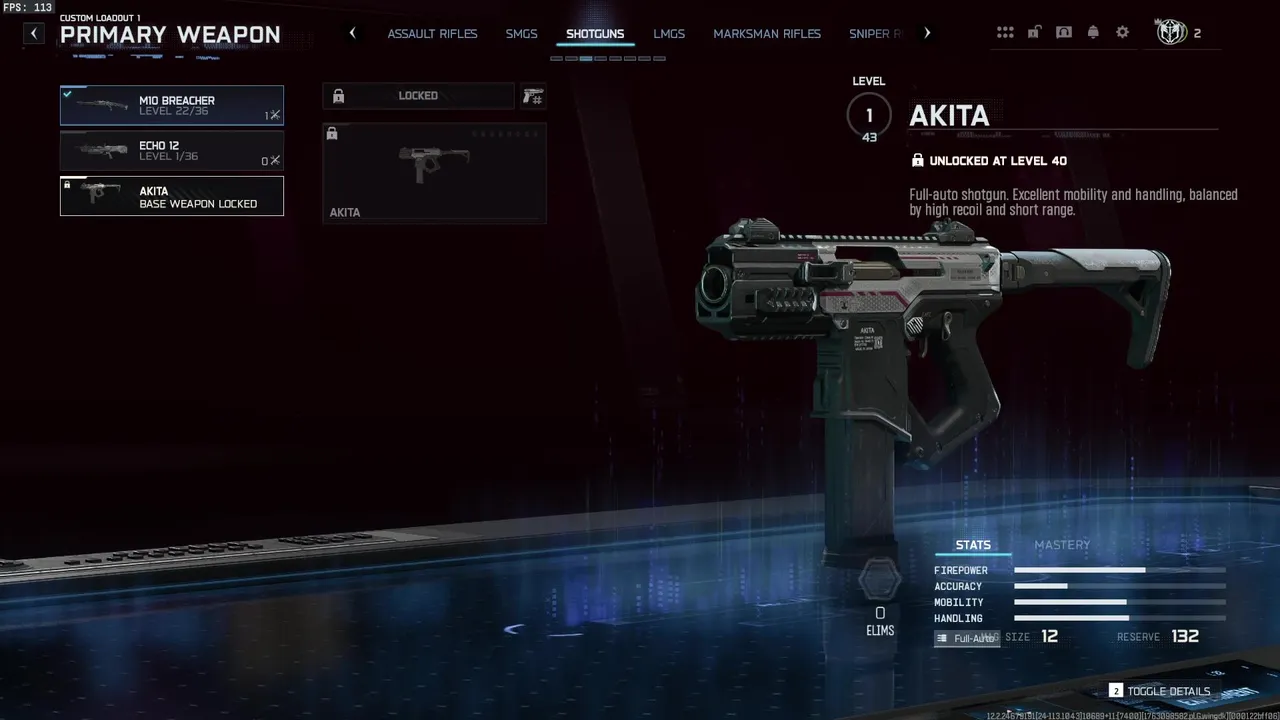Select the Shotguns tab

pyautogui.click(x=595, y=34)
